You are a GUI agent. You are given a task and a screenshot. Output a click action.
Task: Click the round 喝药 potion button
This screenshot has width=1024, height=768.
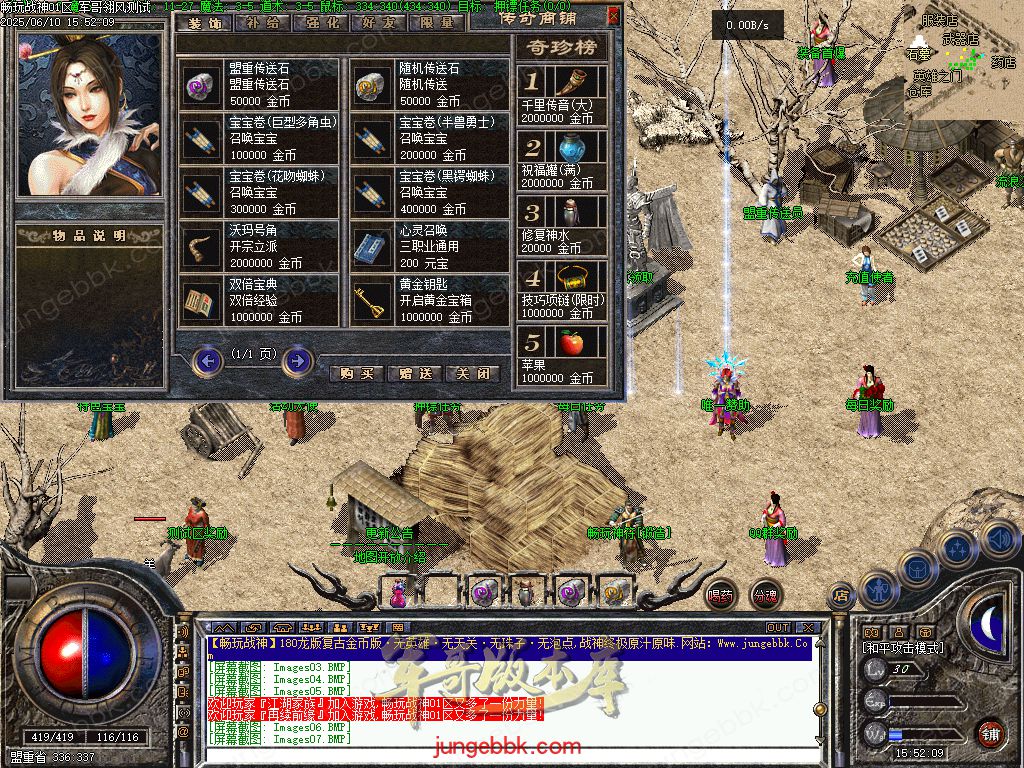coord(720,595)
